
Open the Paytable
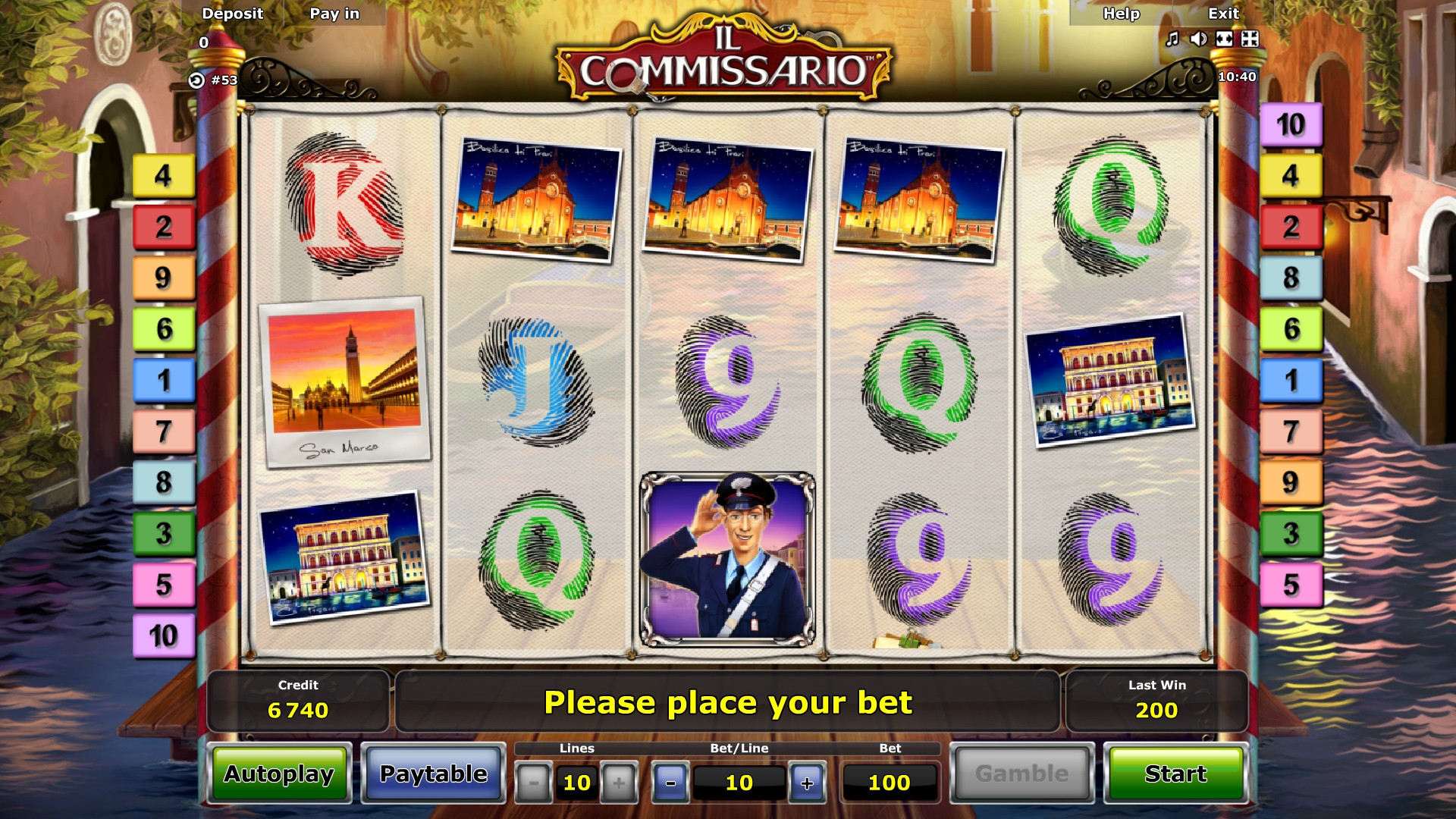(x=433, y=773)
